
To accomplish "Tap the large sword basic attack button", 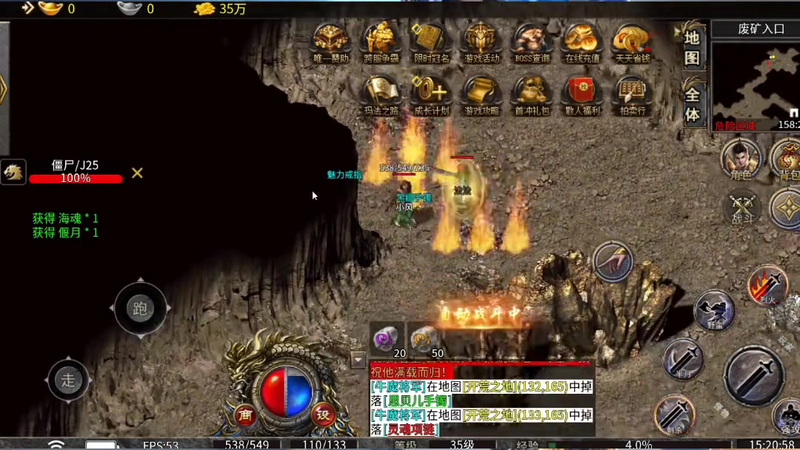I will tap(754, 376).
